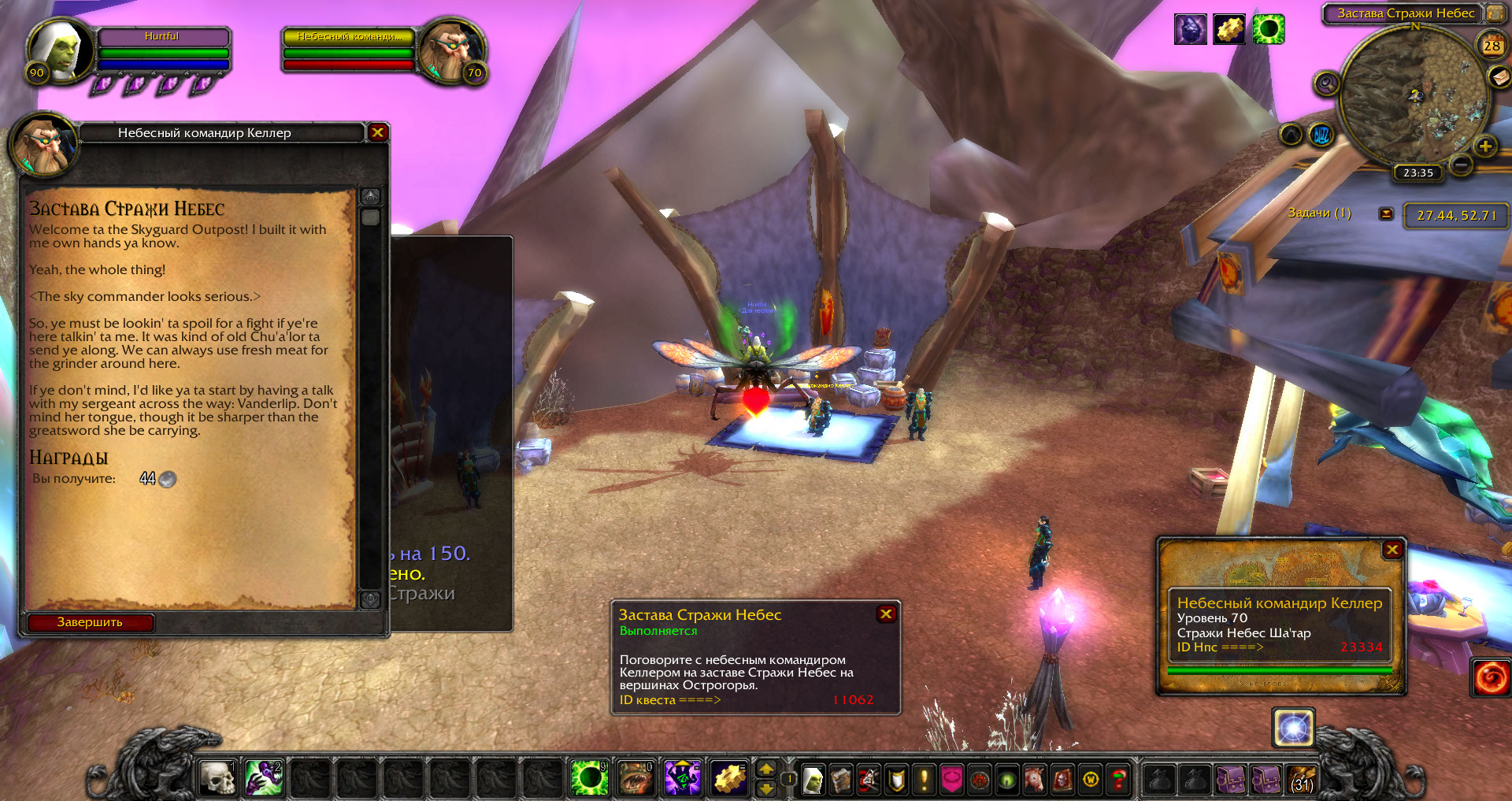Zoom in the minimap with plus button
This screenshot has width=1512, height=801.
[1484, 146]
